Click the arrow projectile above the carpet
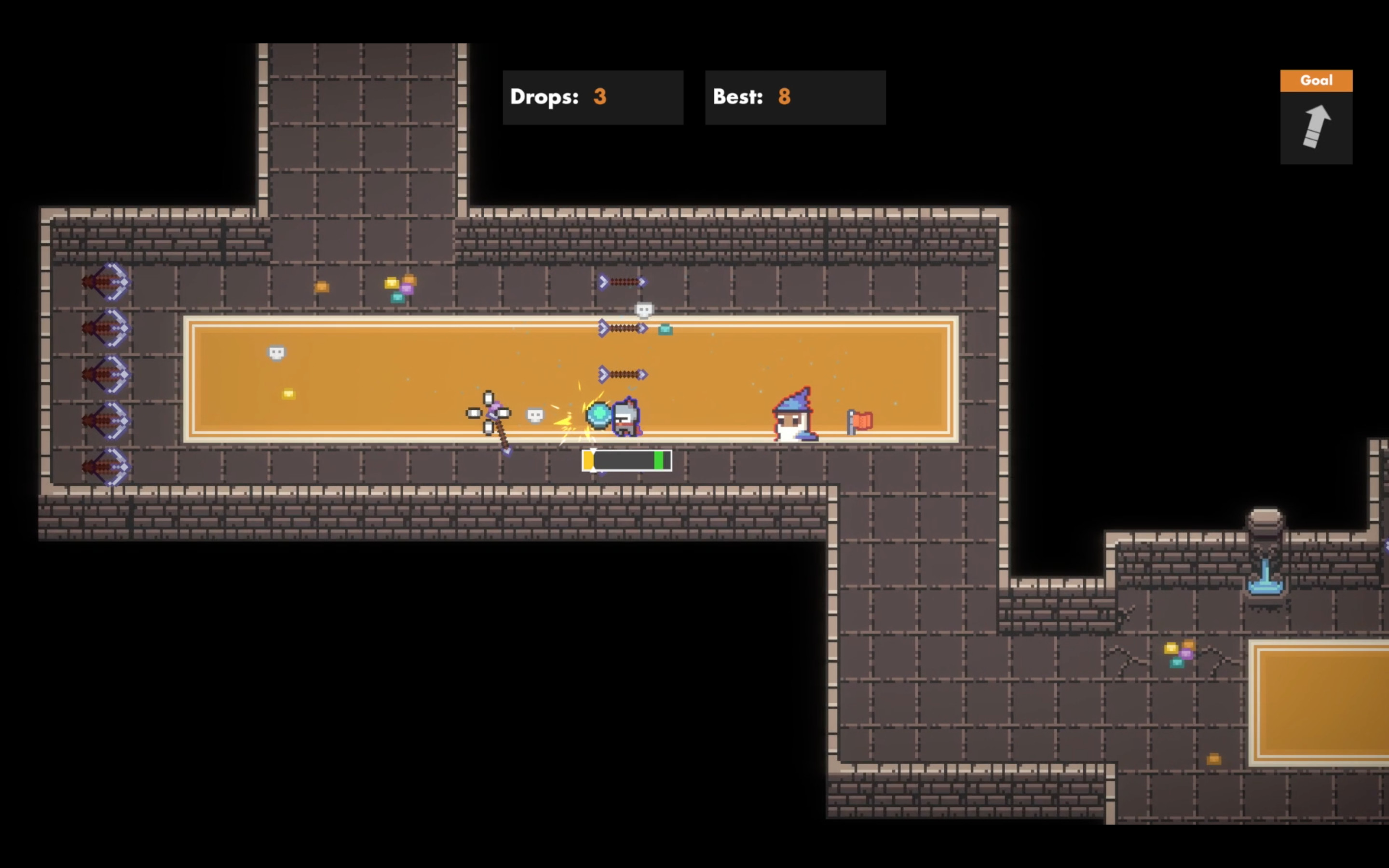Viewport: 1389px width, 868px height. [x=621, y=281]
